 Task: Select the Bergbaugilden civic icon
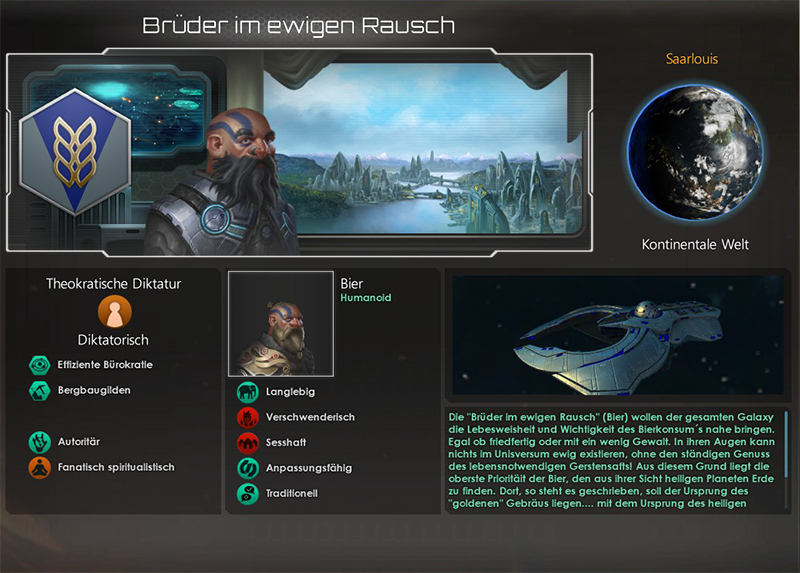(x=39, y=391)
